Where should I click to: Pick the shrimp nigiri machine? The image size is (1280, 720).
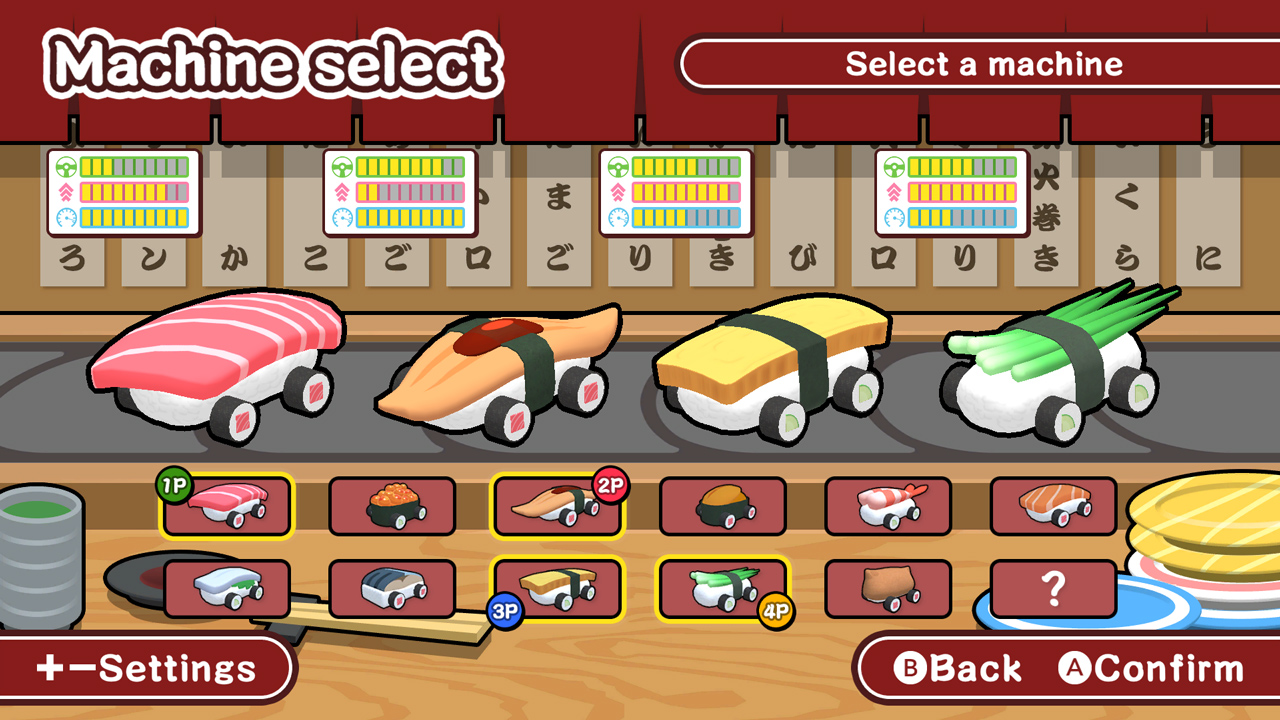coord(887,507)
